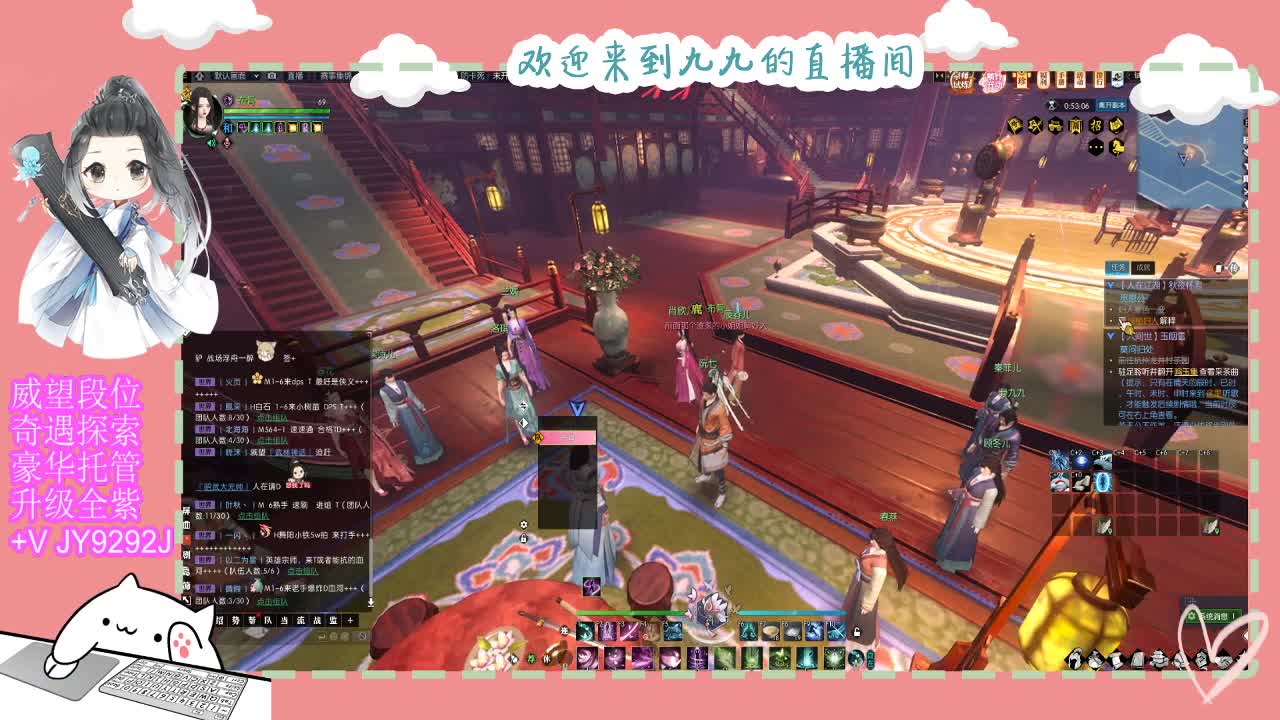Expand the second quest tracker entry

pyautogui.click(x=1110, y=336)
